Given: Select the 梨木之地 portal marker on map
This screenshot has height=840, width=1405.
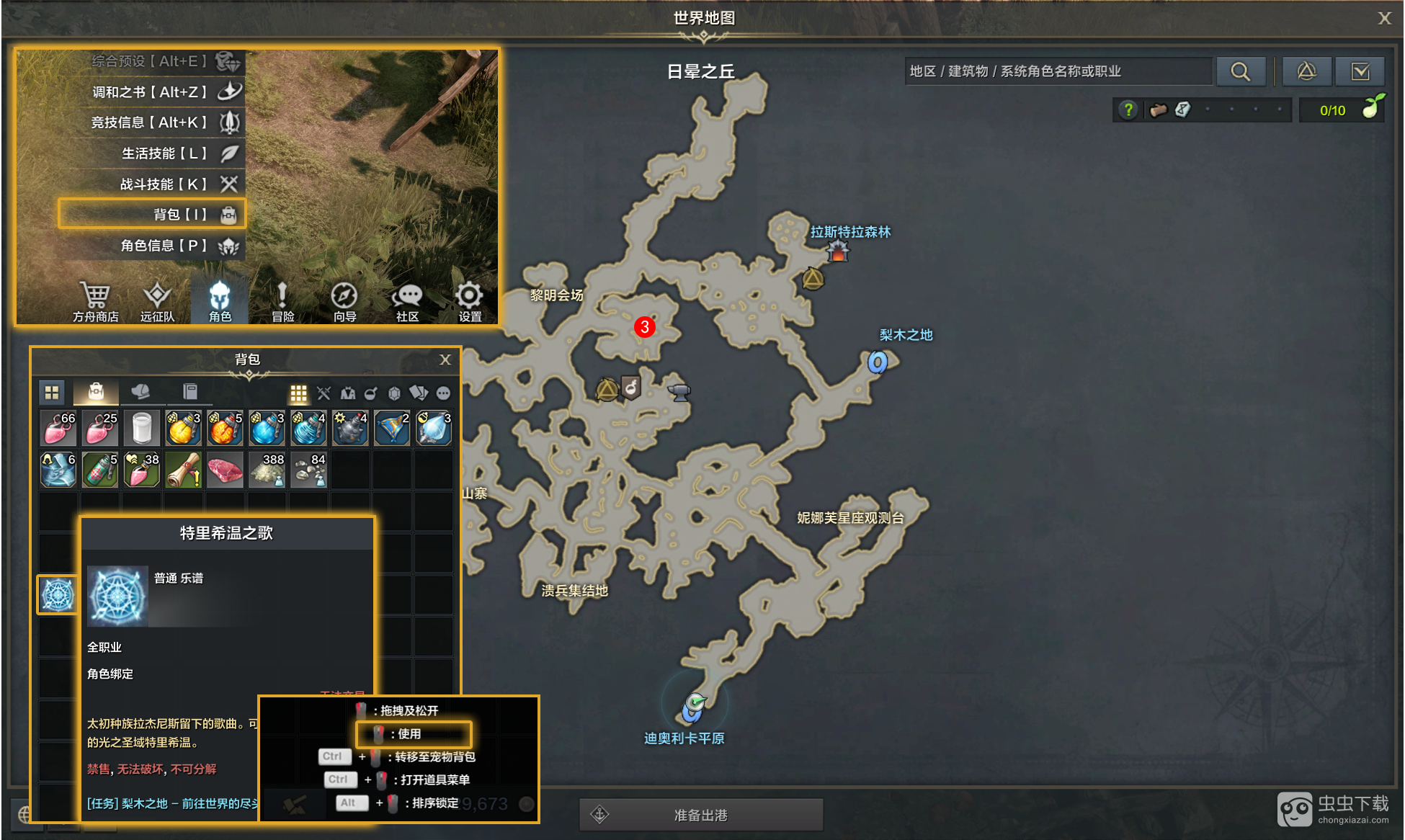Looking at the screenshot, I should [877, 361].
